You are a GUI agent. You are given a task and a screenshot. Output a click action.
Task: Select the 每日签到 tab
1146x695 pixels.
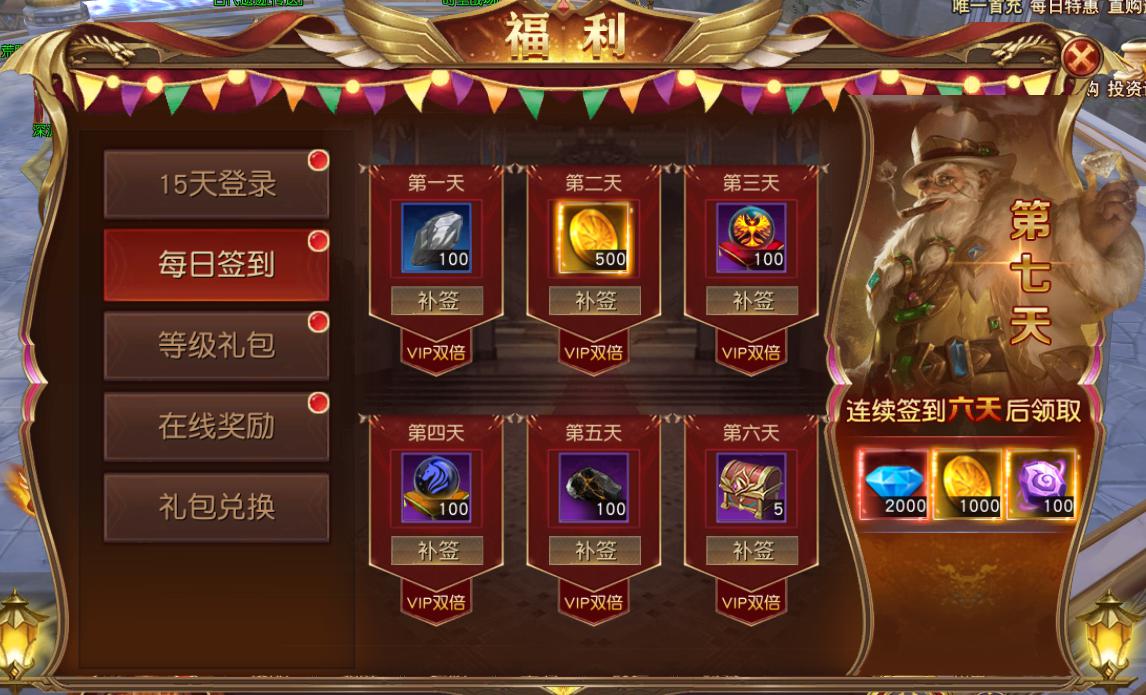216,265
